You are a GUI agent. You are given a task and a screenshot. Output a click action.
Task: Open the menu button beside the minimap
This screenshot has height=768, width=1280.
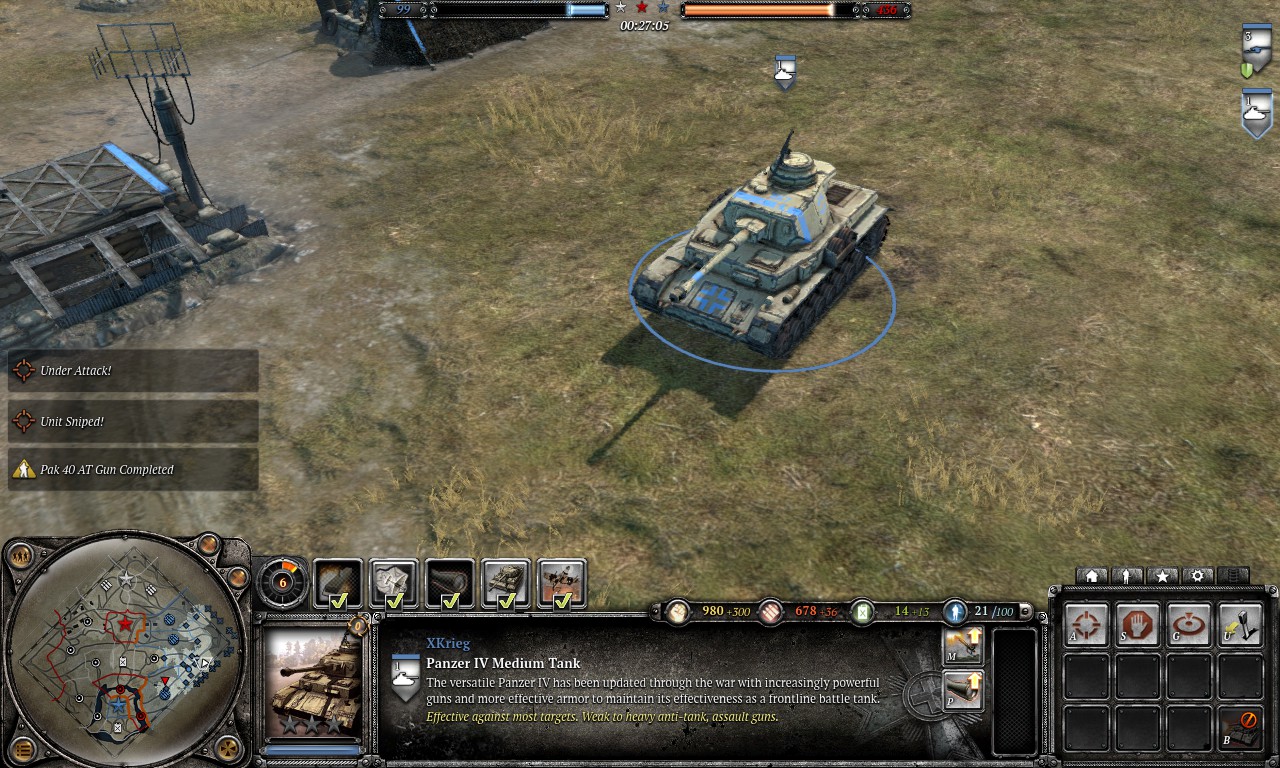(x=22, y=748)
